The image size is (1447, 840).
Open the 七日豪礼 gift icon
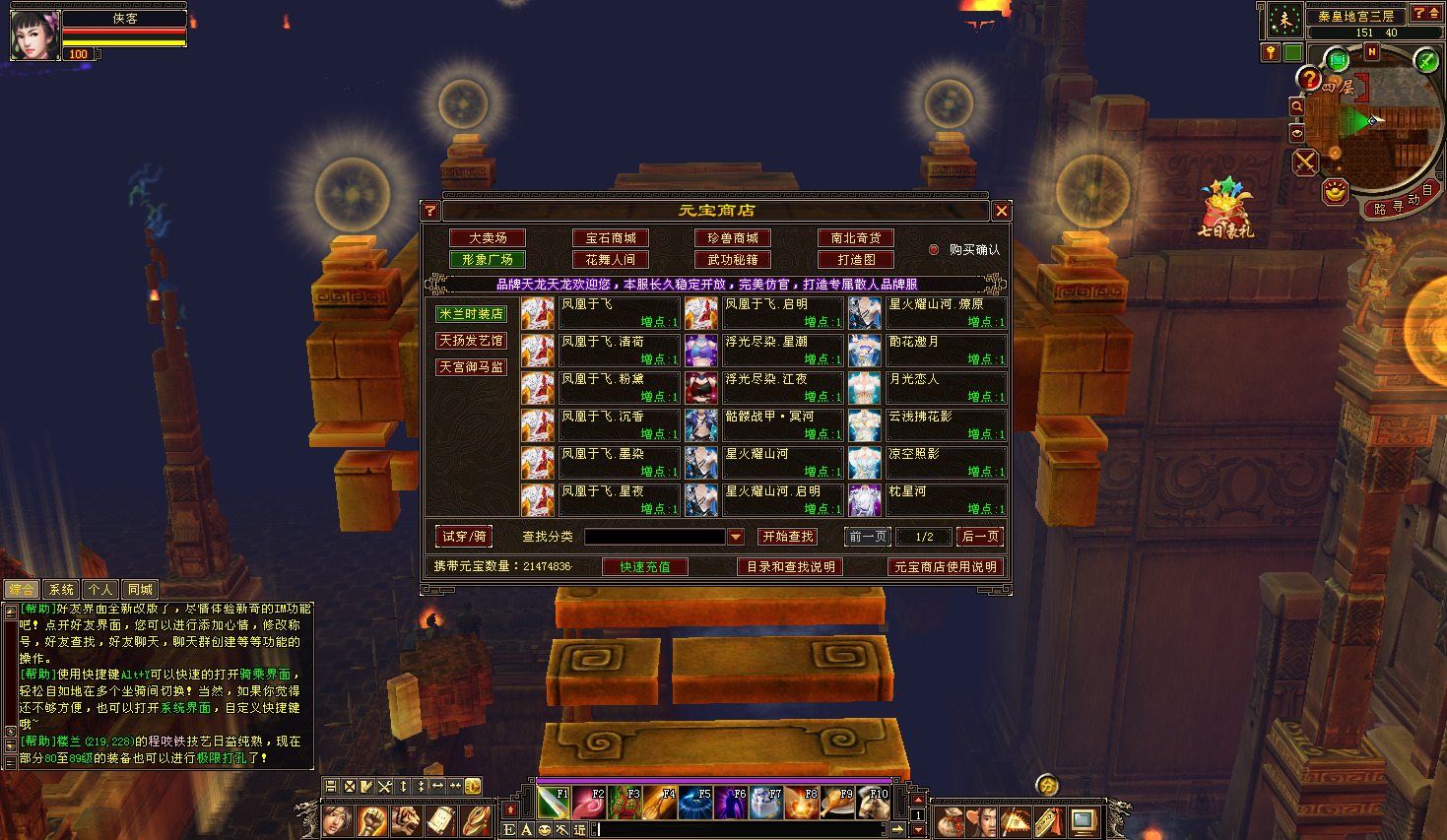1224,209
